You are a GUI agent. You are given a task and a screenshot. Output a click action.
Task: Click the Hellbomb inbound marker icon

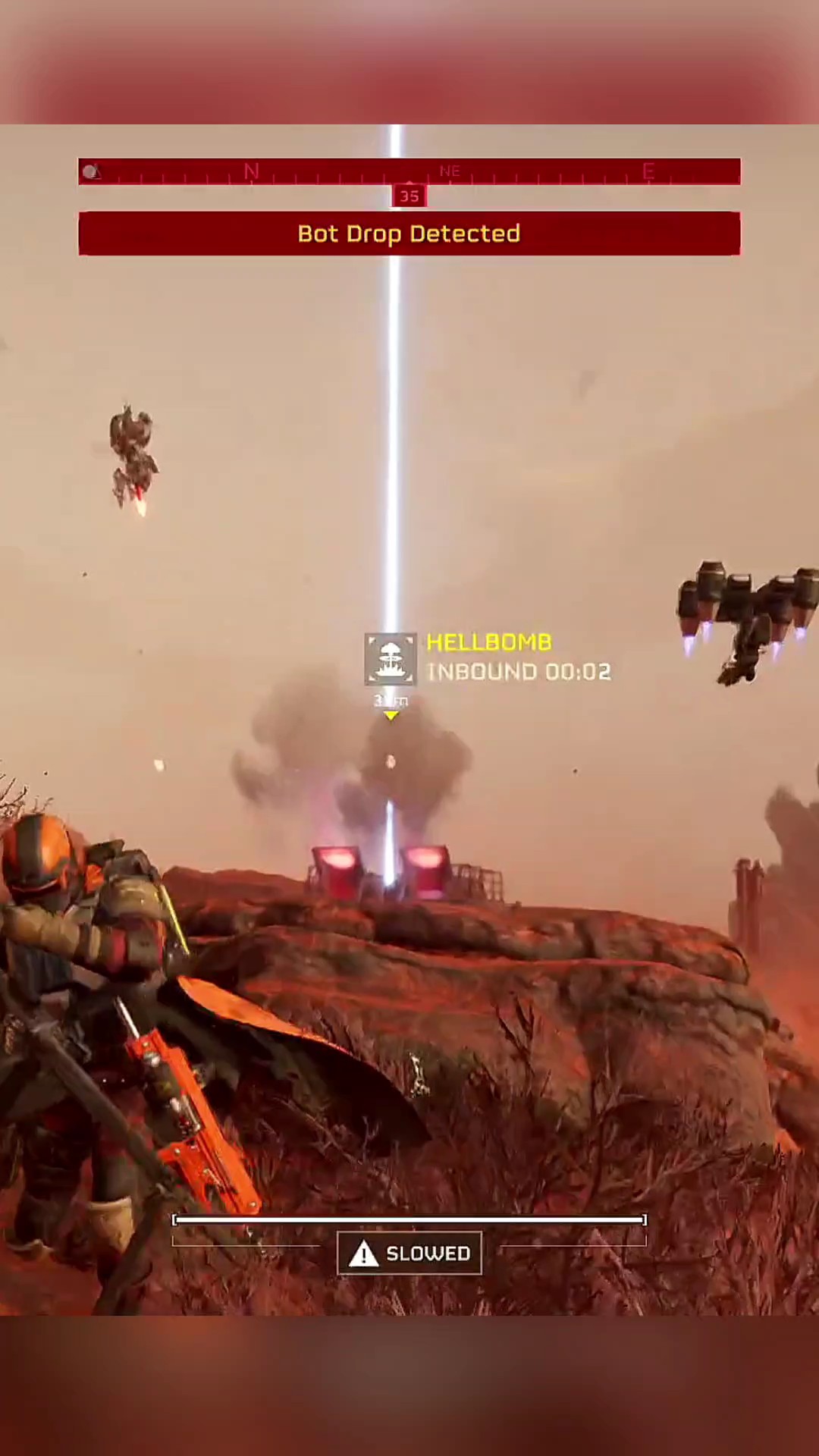[x=390, y=658]
